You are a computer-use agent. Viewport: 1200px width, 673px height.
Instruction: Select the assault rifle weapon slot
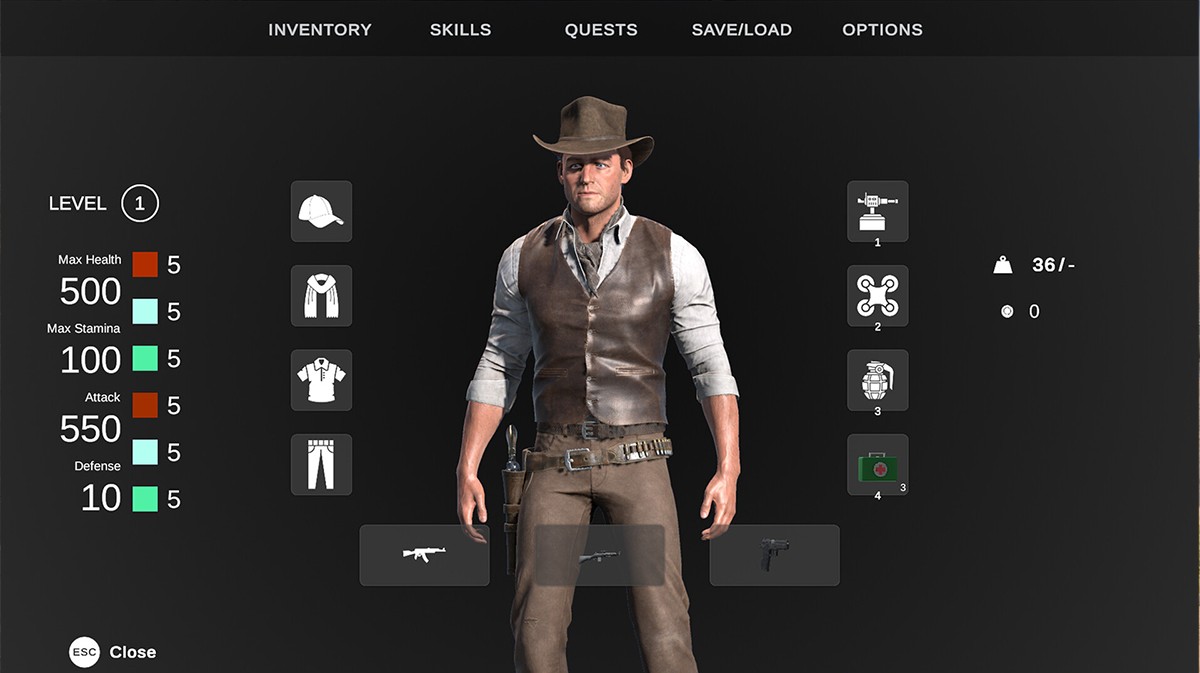coord(424,555)
